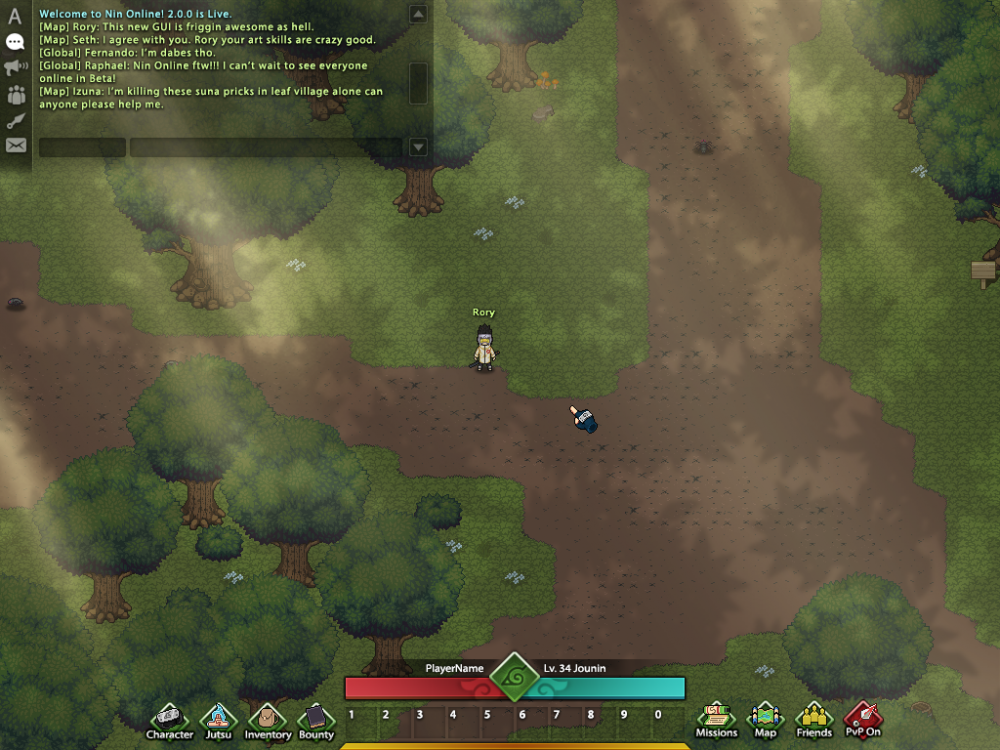This screenshot has height=750, width=1000.
Task: Click the Leaf village emblem
Action: [515, 678]
